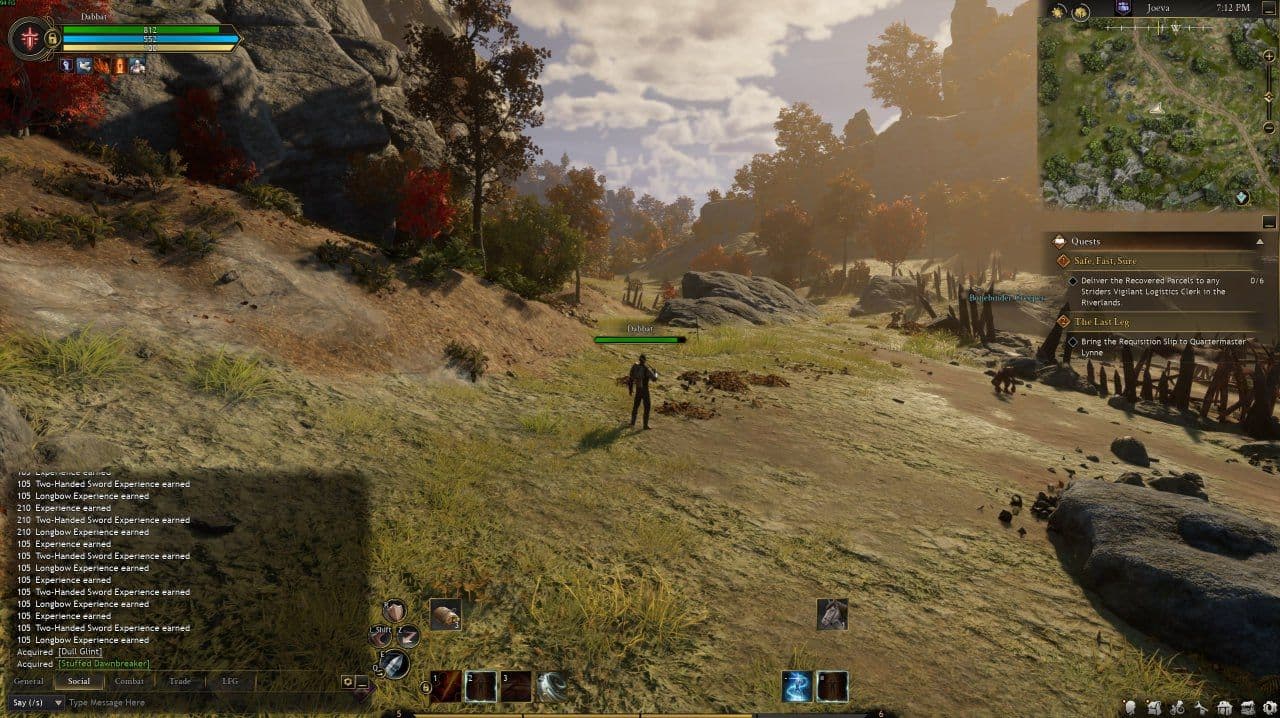The image size is (1280, 718).
Task: Switch to the LFG chat tab
Action: coord(230,681)
